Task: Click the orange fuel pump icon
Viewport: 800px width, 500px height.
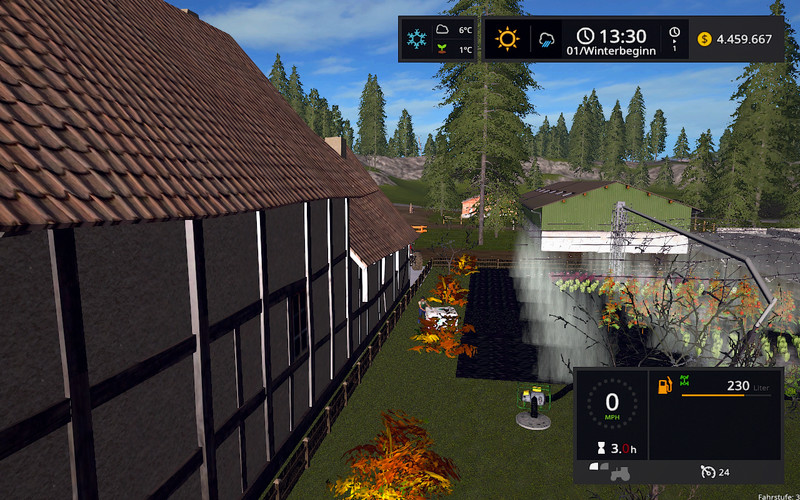Action: point(664,384)
